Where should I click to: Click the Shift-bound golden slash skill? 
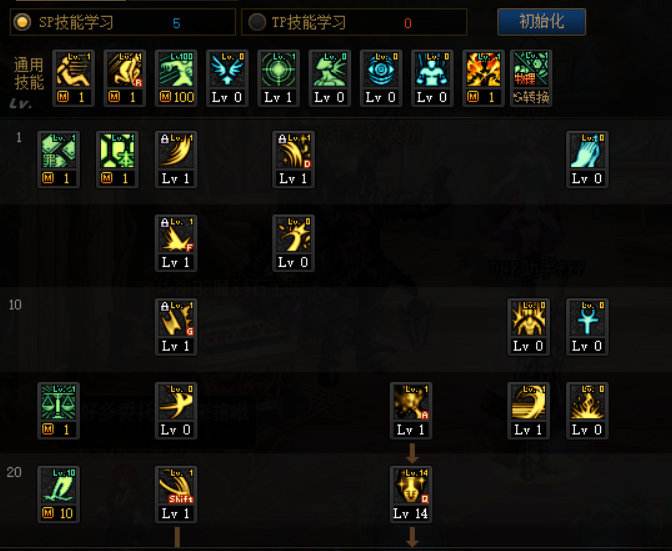(176, 487)
